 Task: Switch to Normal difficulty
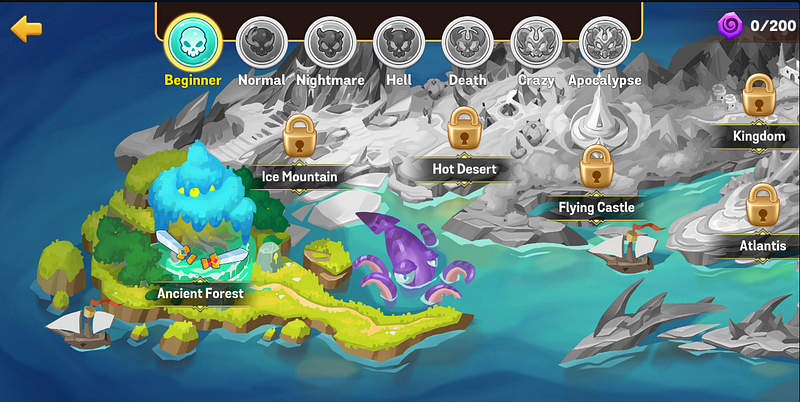coord(261,43)
